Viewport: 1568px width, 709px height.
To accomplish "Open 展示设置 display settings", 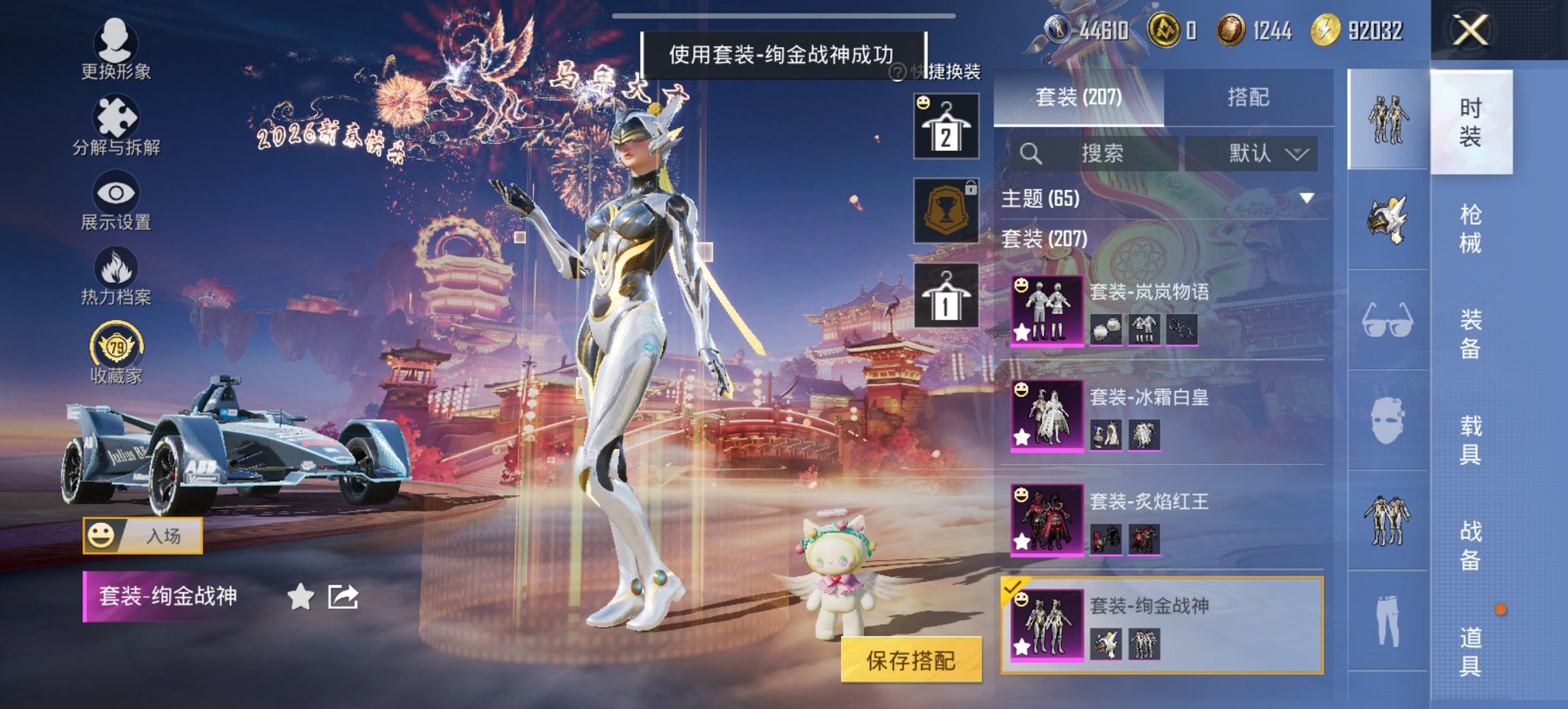I will pos(116,200).
